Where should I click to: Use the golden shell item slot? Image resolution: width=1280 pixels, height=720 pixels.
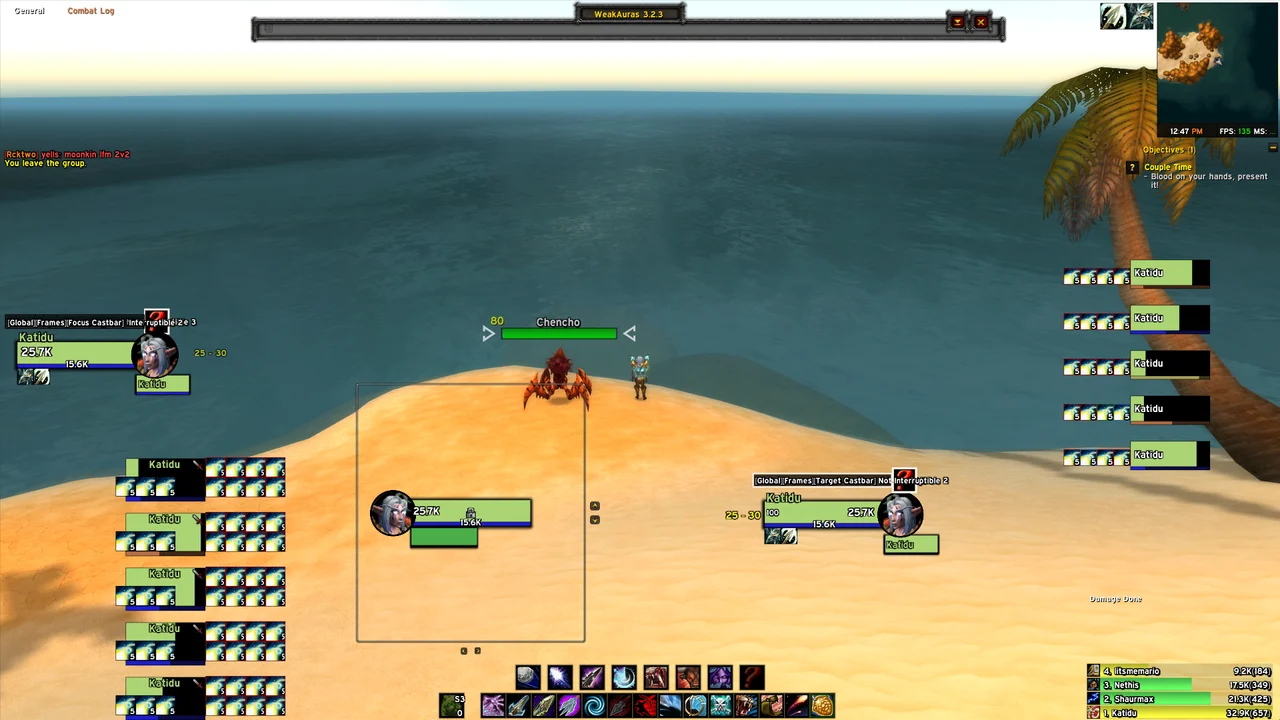pos(822,707)
